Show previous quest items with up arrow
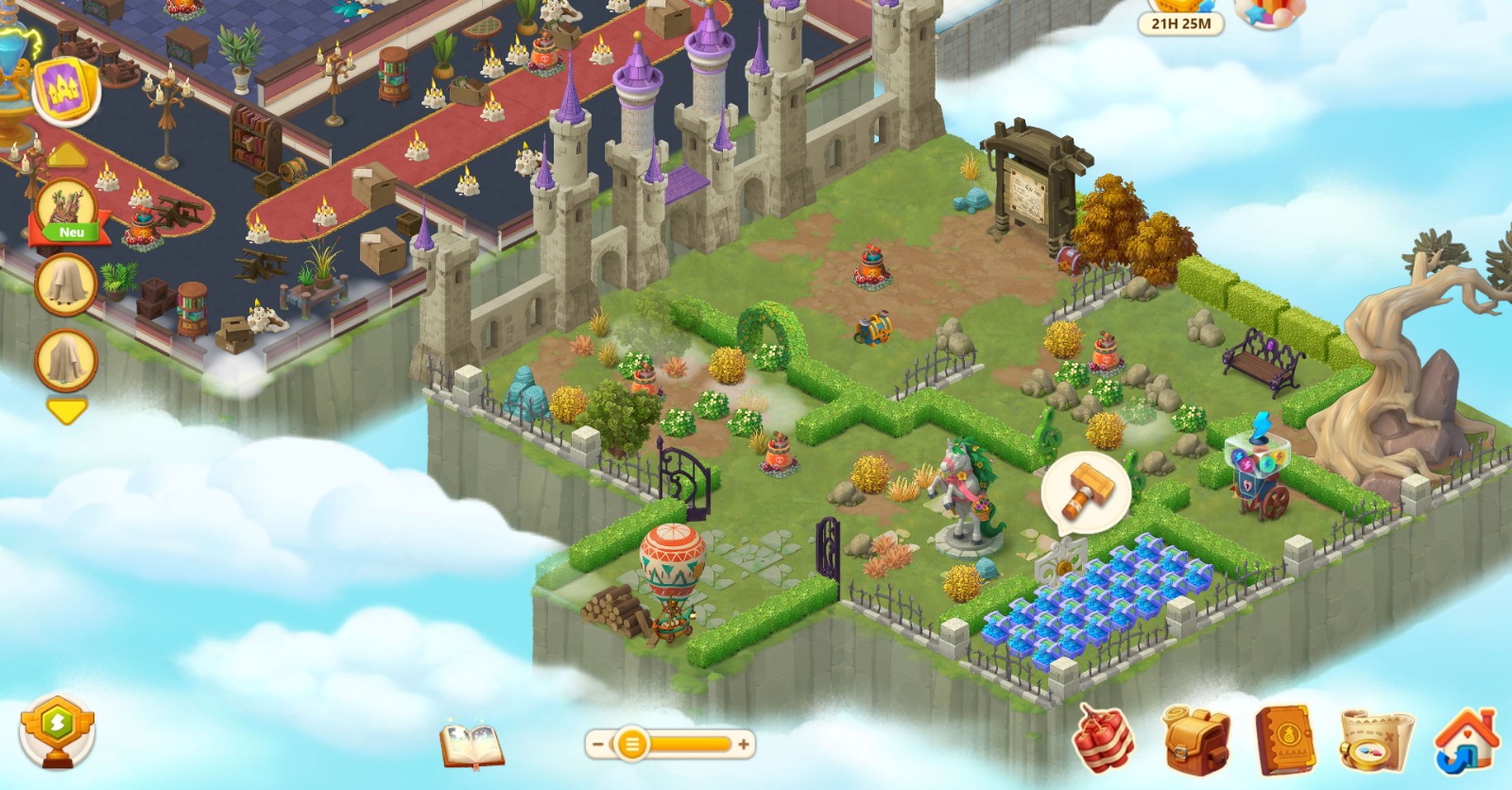The image size is (1512, 790). 66,156
